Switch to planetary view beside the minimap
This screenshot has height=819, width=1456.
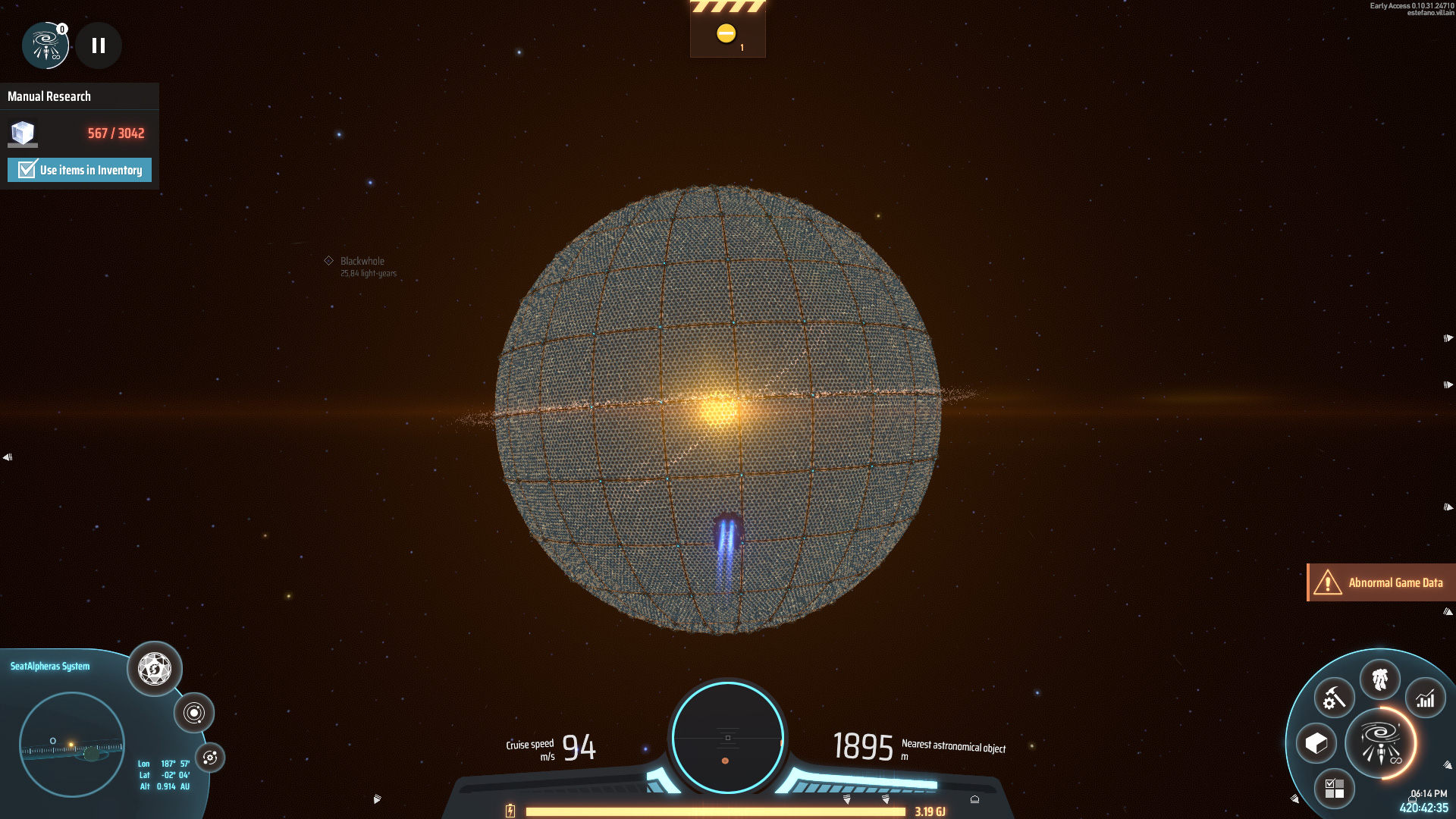pyautogui.click(x=210, y=755)
